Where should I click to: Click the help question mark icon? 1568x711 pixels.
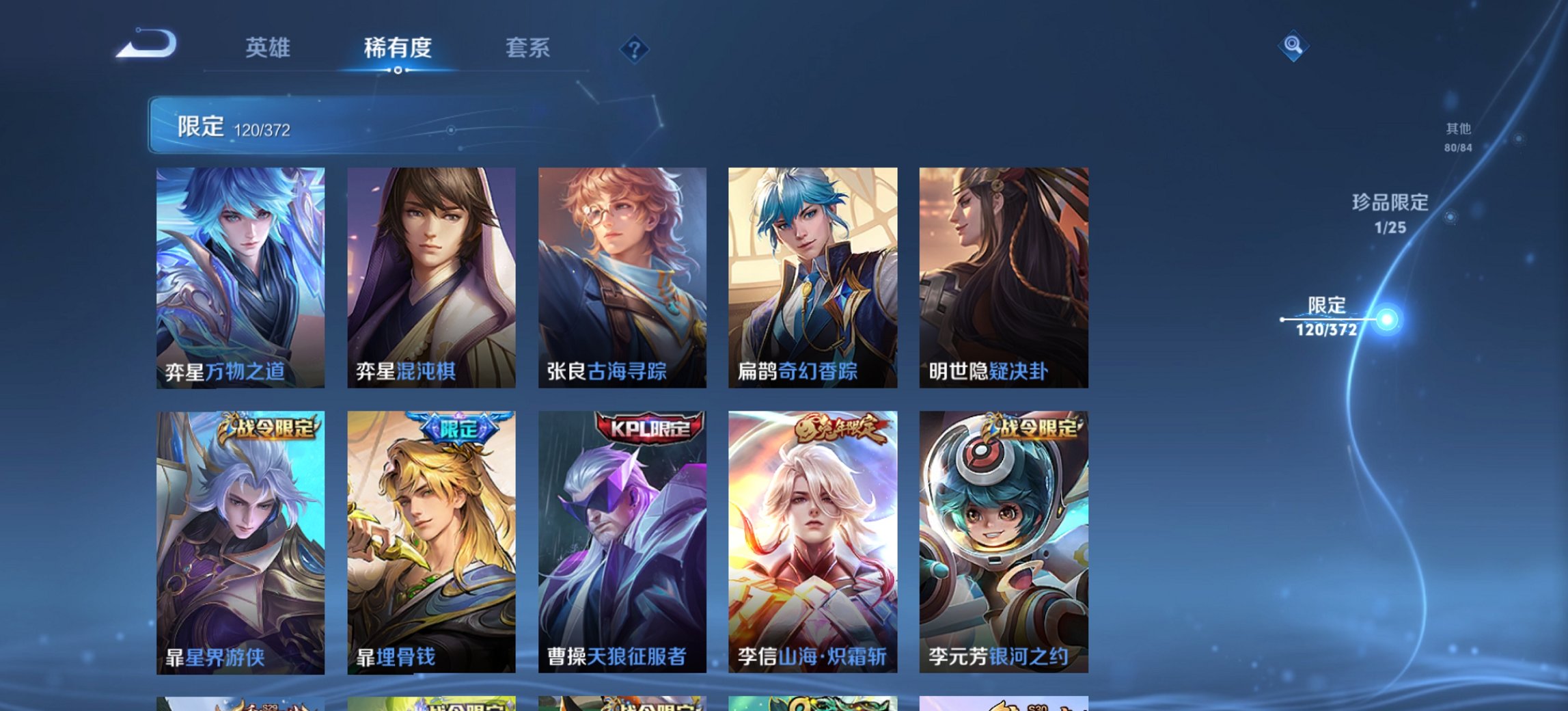(x=635, y=49)
